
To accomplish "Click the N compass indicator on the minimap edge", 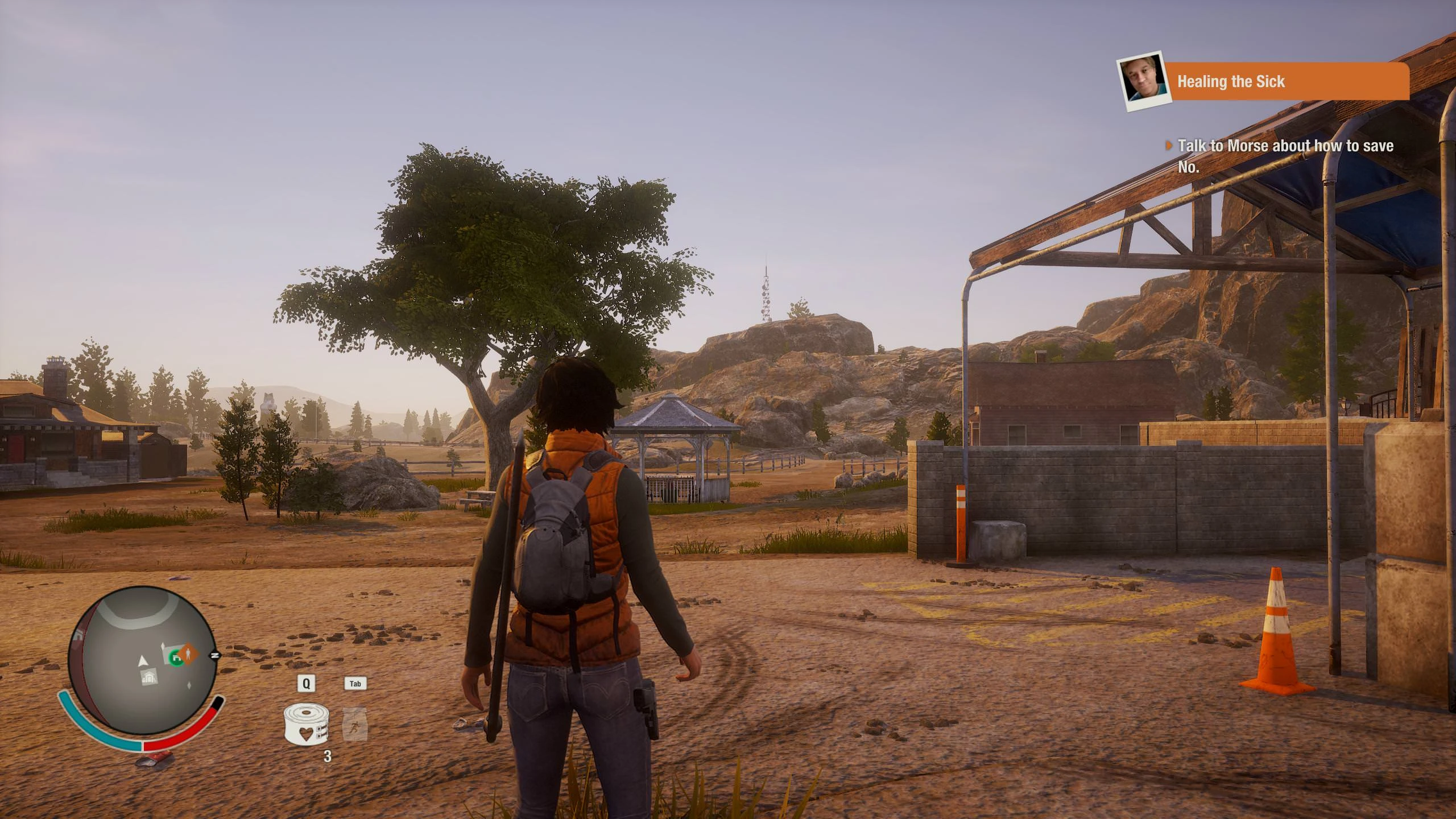I will (x=215, y=655).
